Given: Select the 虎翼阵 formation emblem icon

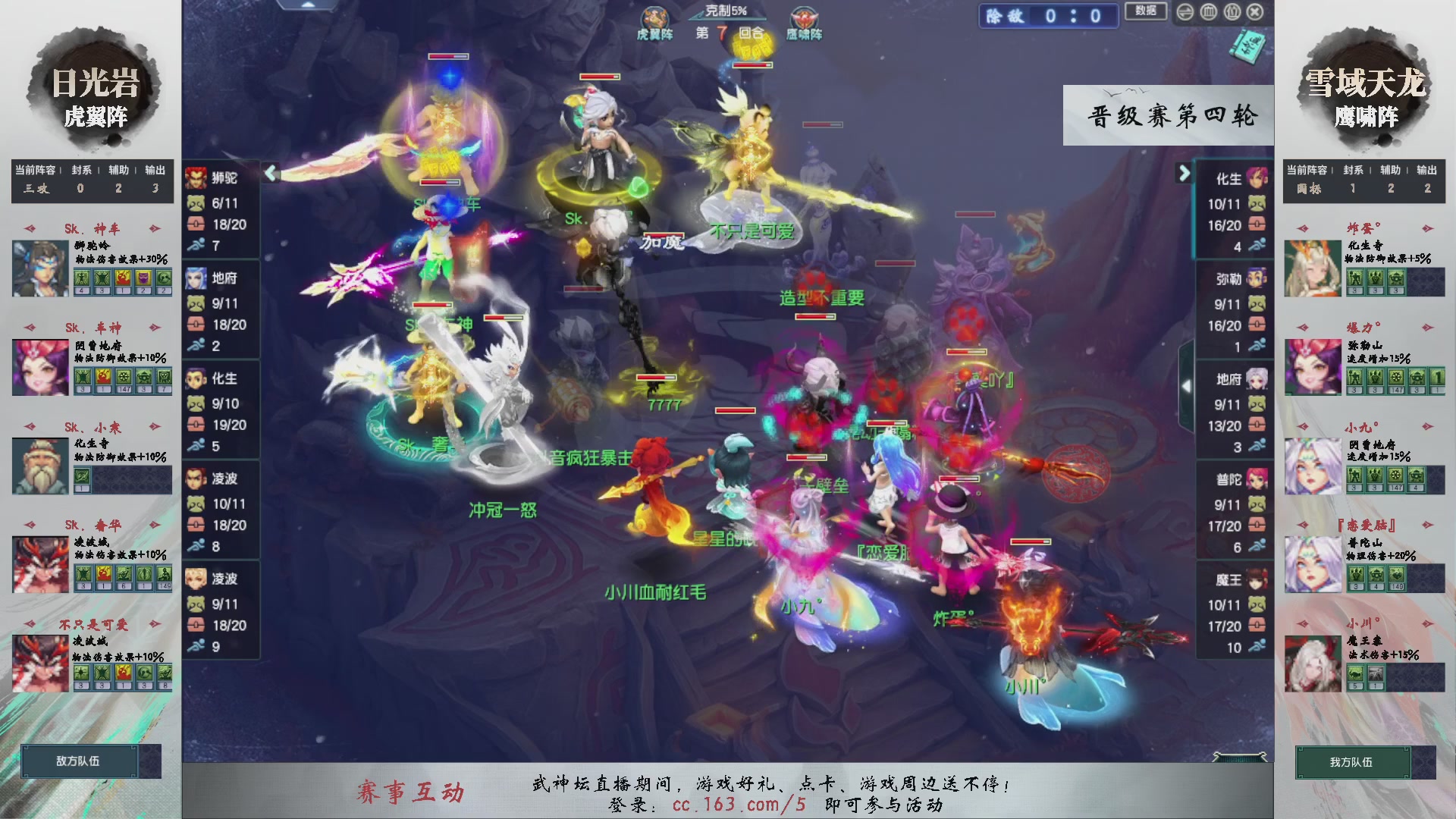Looking at the screenshot, I should coord(654,17).
